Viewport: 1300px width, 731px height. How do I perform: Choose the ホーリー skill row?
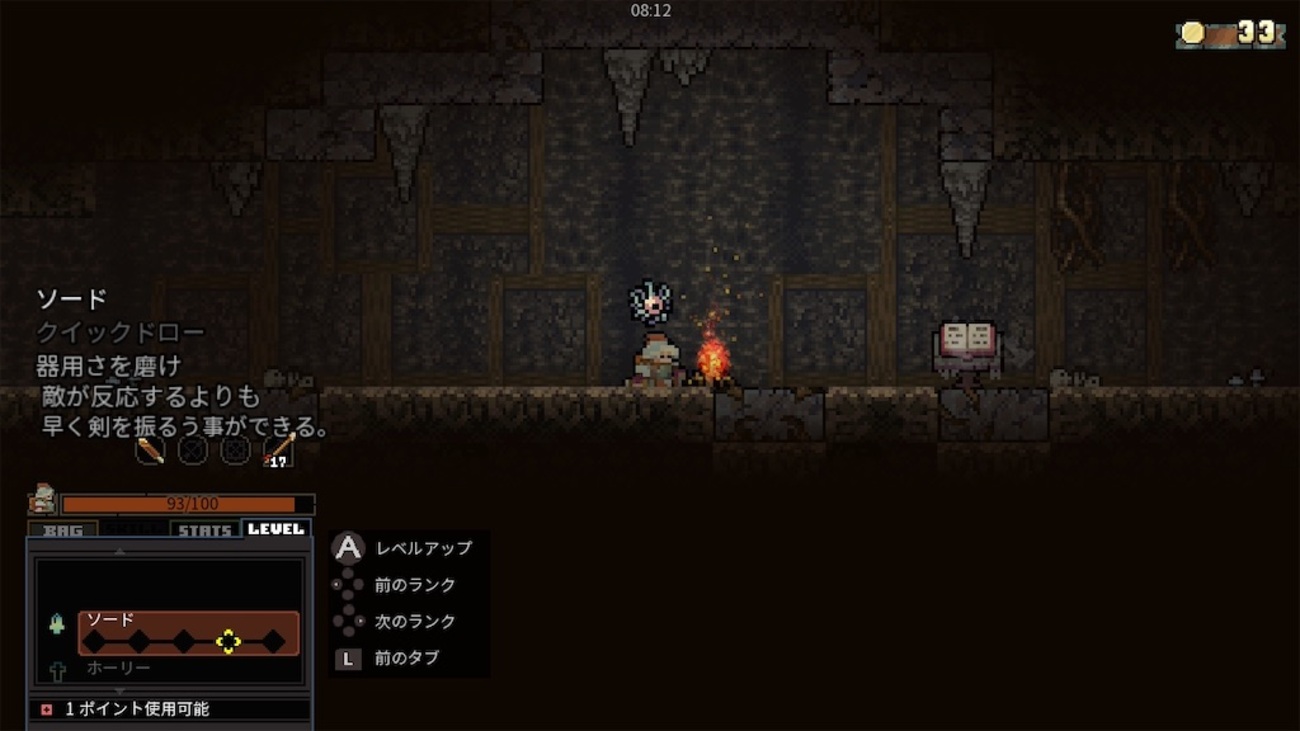pyautogui.click(x=118, y=667)
